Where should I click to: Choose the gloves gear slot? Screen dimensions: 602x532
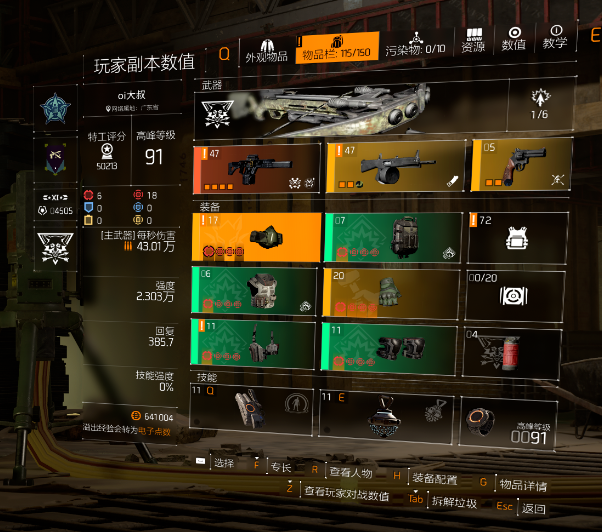pyautogui.click(x=392, y=294)
